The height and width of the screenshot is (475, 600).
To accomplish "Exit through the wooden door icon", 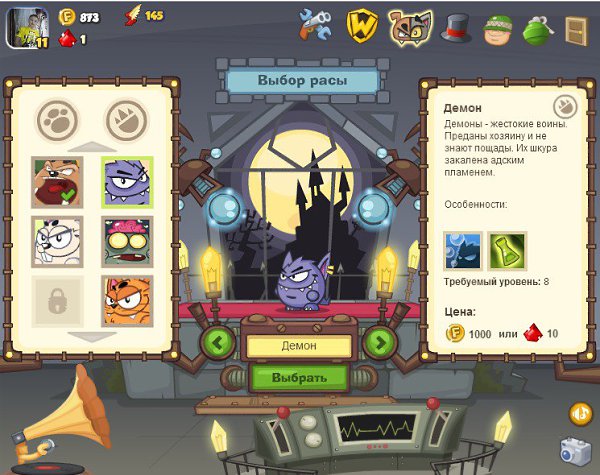I will (576, 27).
